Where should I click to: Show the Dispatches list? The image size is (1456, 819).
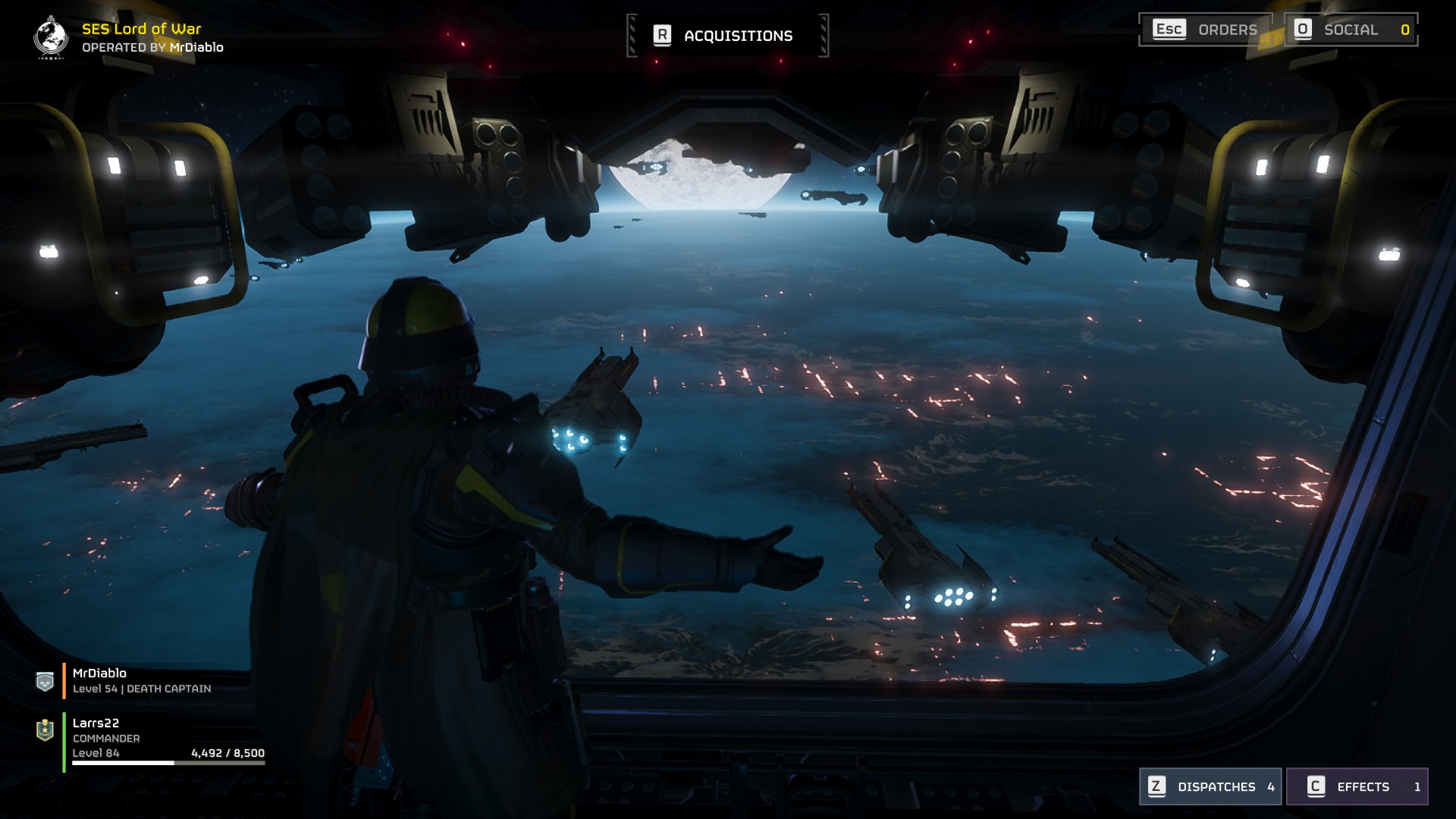coord(1210,786)
